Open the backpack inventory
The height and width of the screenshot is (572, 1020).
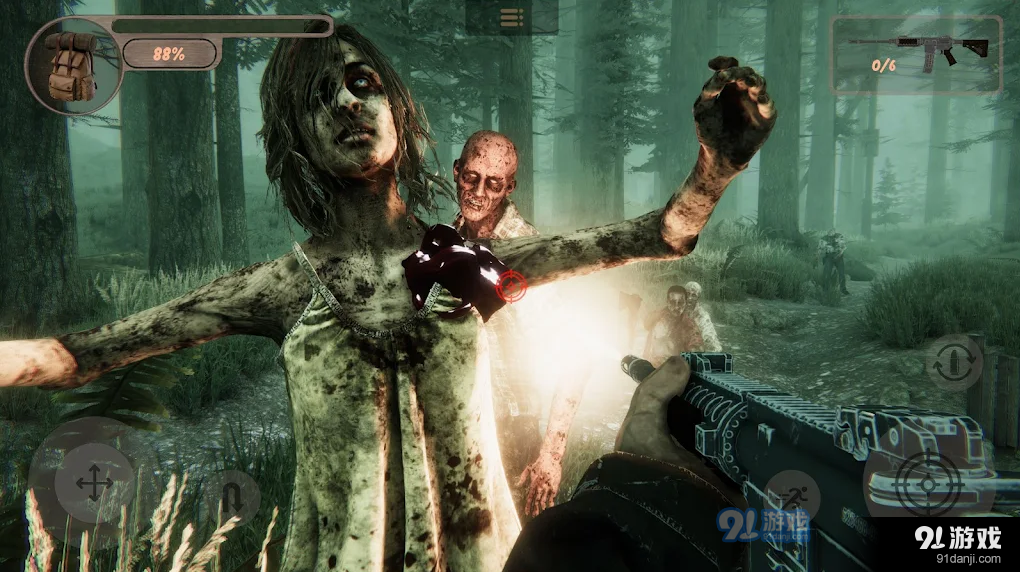69,66
